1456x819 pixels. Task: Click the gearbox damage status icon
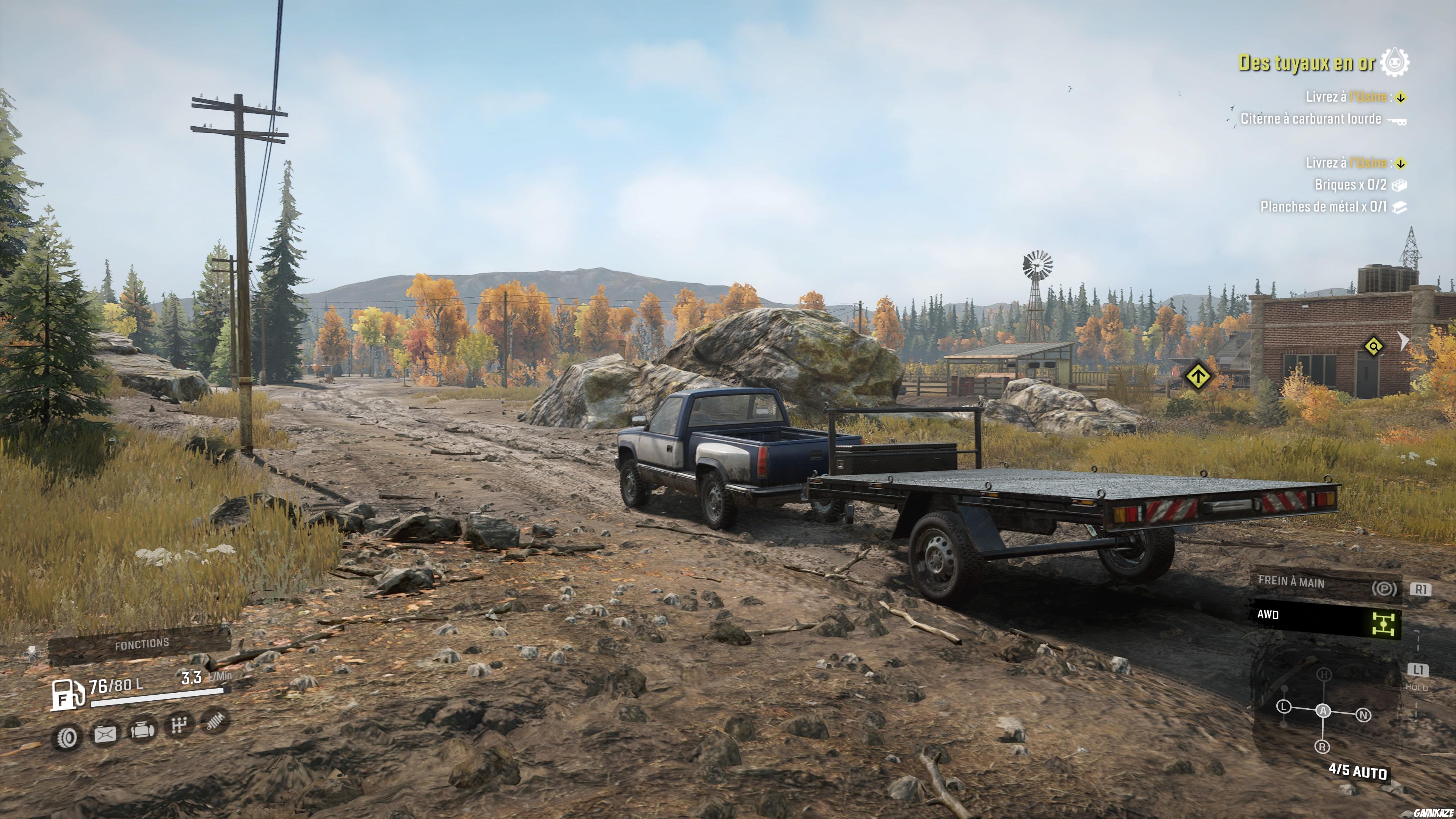(179, 725)
